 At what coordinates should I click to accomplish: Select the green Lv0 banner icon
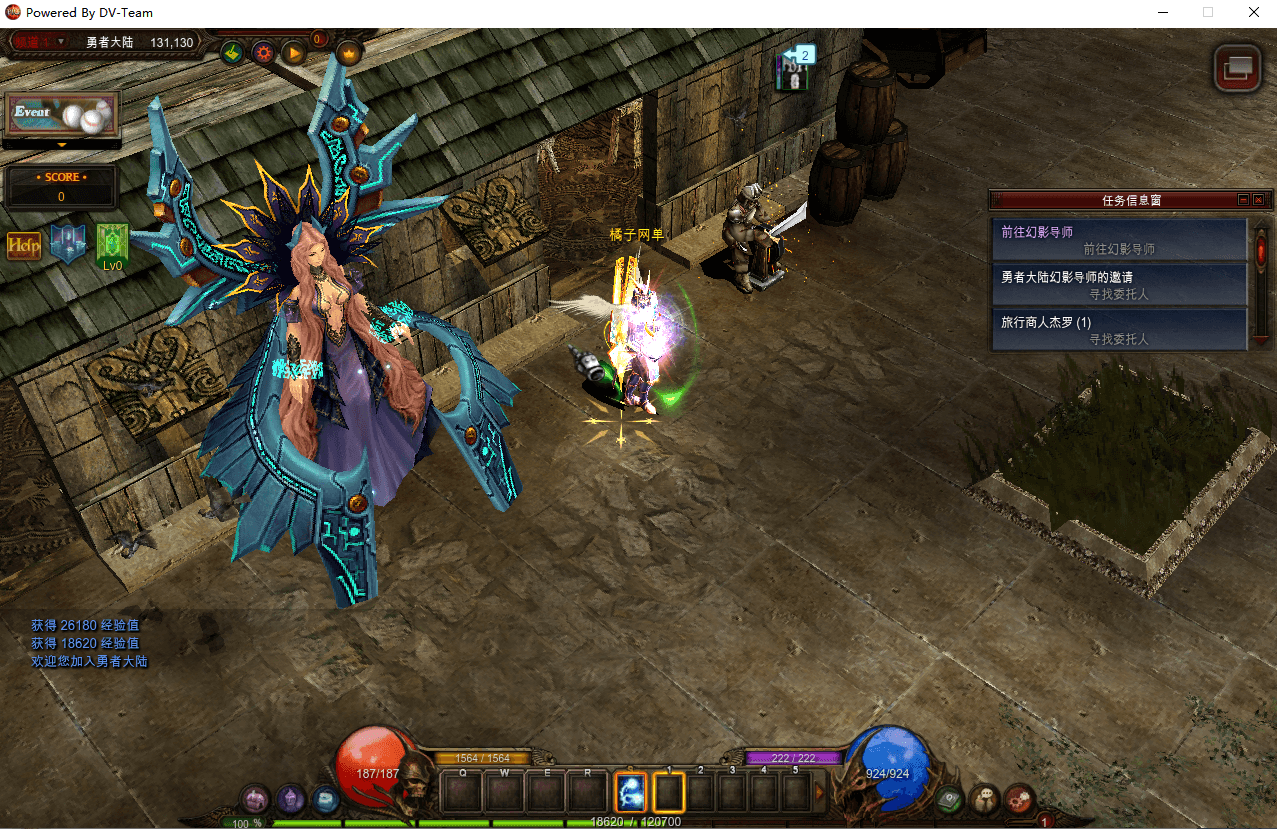click(x=112, y=245)
